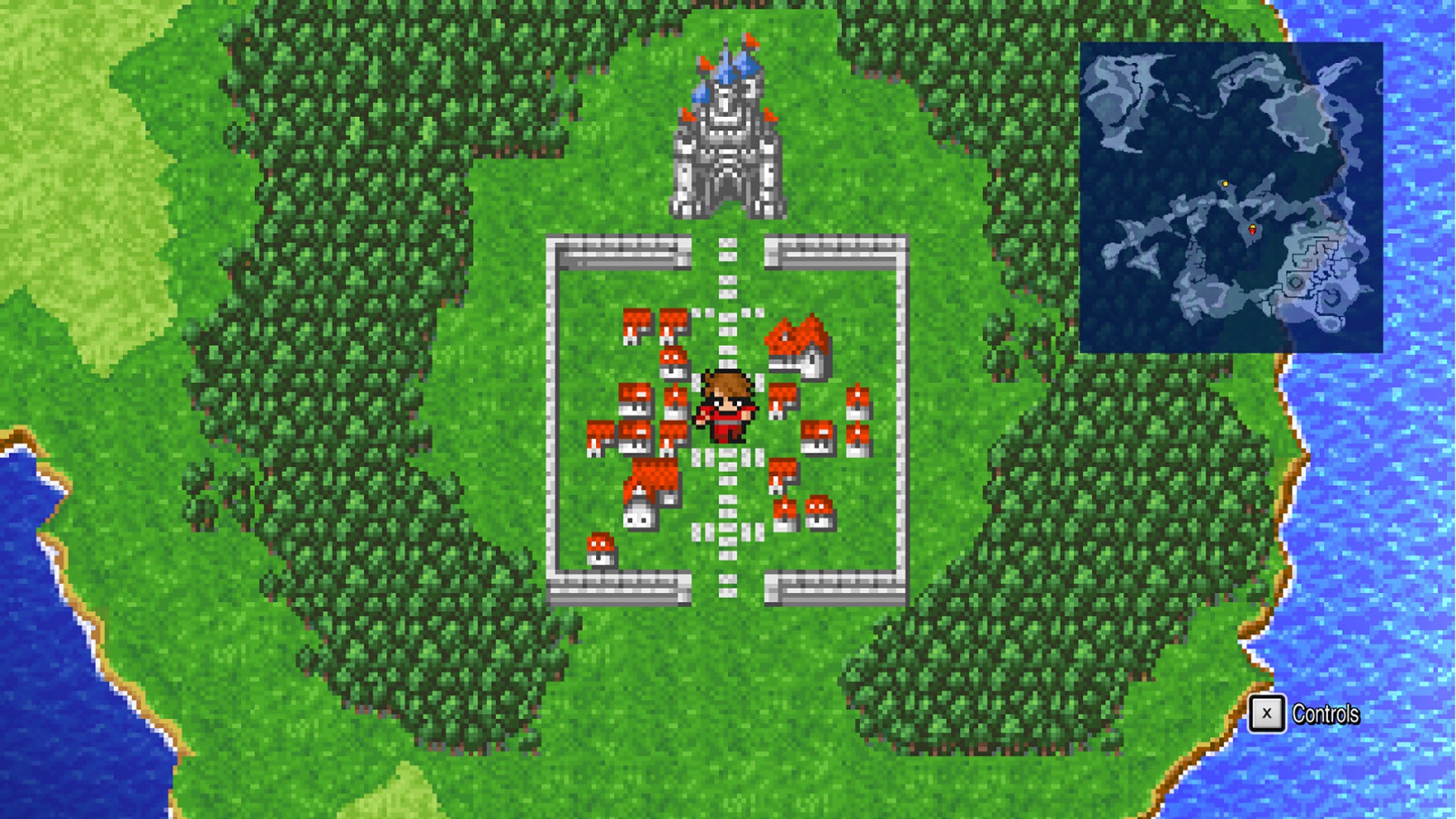Image resolution: width=1456 pixels, height=819 pixels.
Task: Open the Controls help via its label
Action: pyautogui.click(x=1325, y=713)
